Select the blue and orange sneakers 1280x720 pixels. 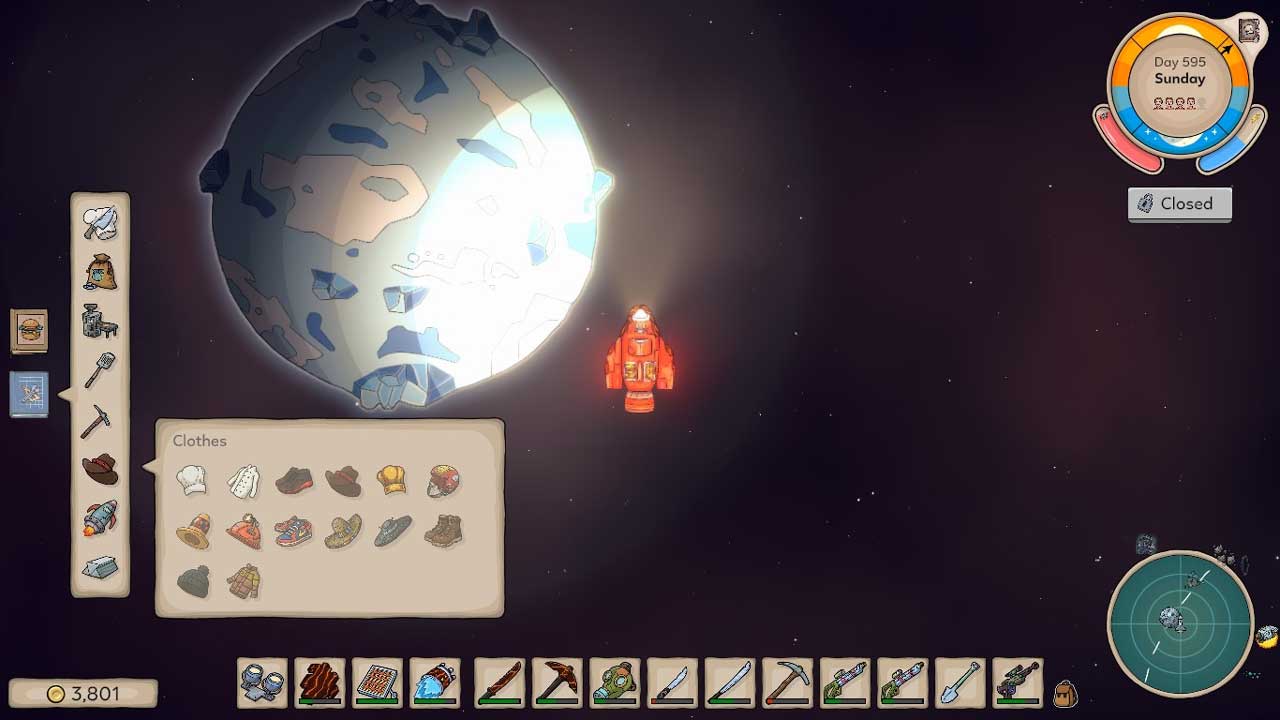(293, 530)
